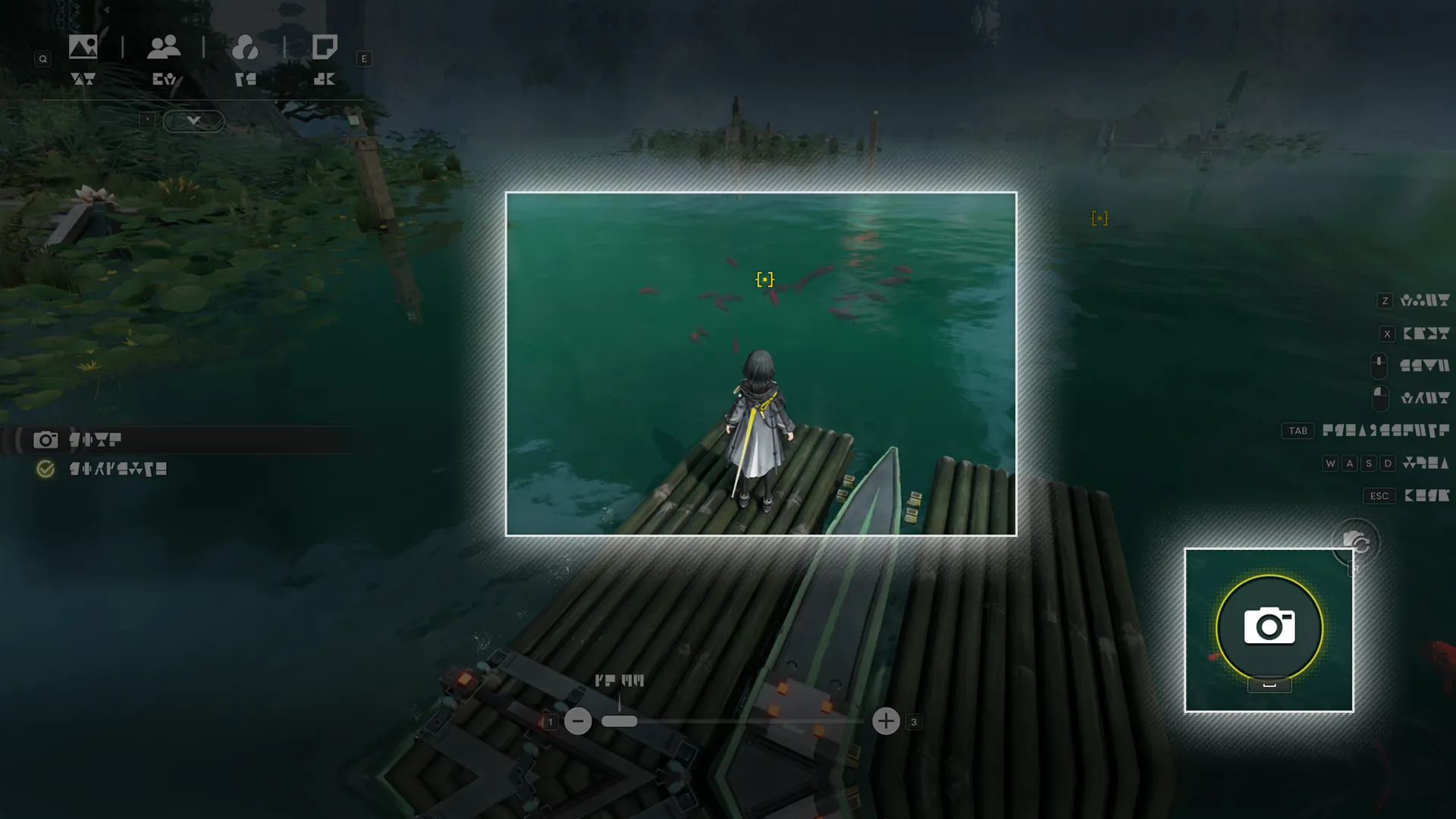Click the zoom-in plus button
1456x819 pixels.
click(886, 721)
